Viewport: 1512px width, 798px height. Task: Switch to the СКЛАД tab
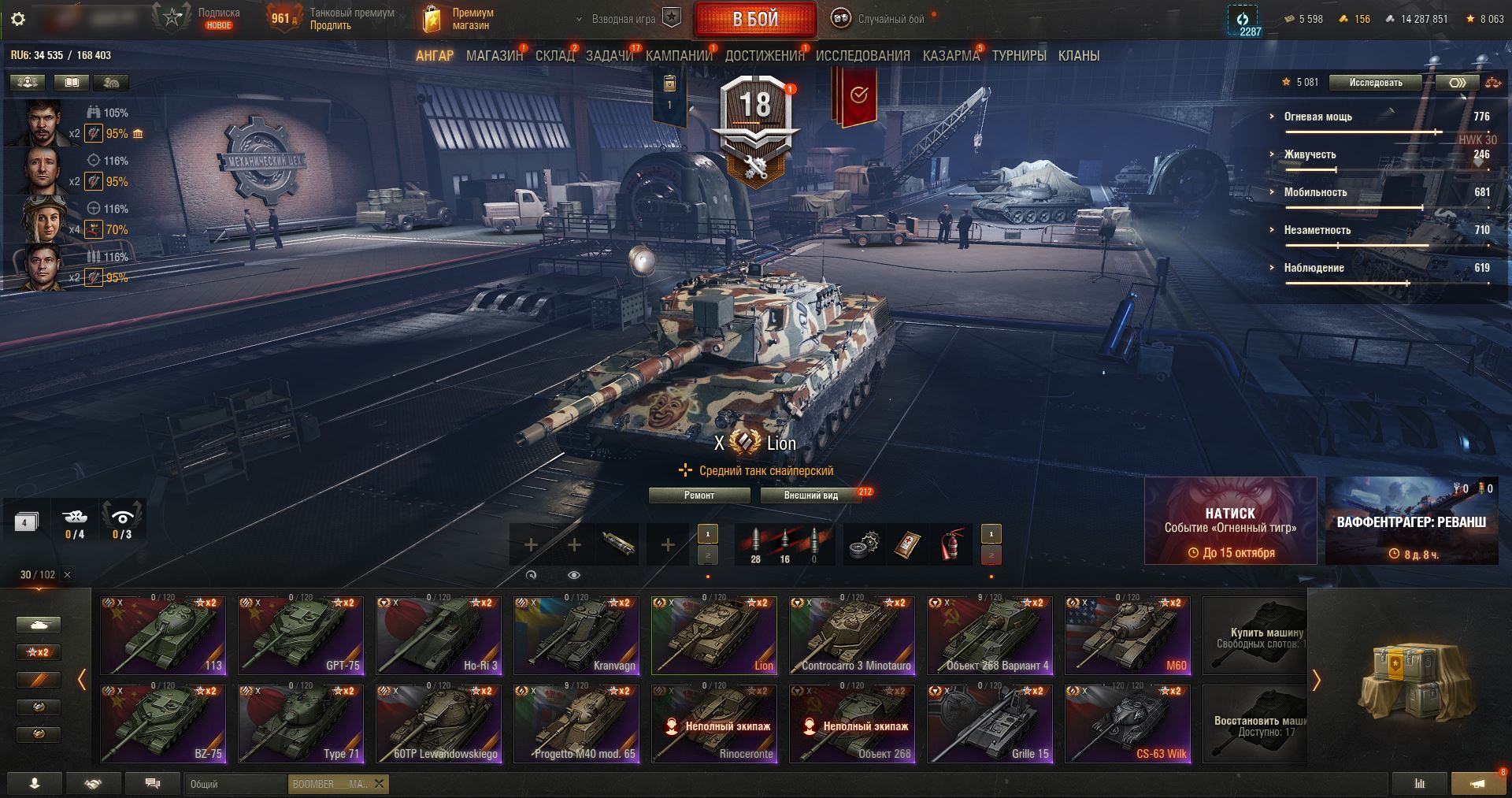pos(554,56)
